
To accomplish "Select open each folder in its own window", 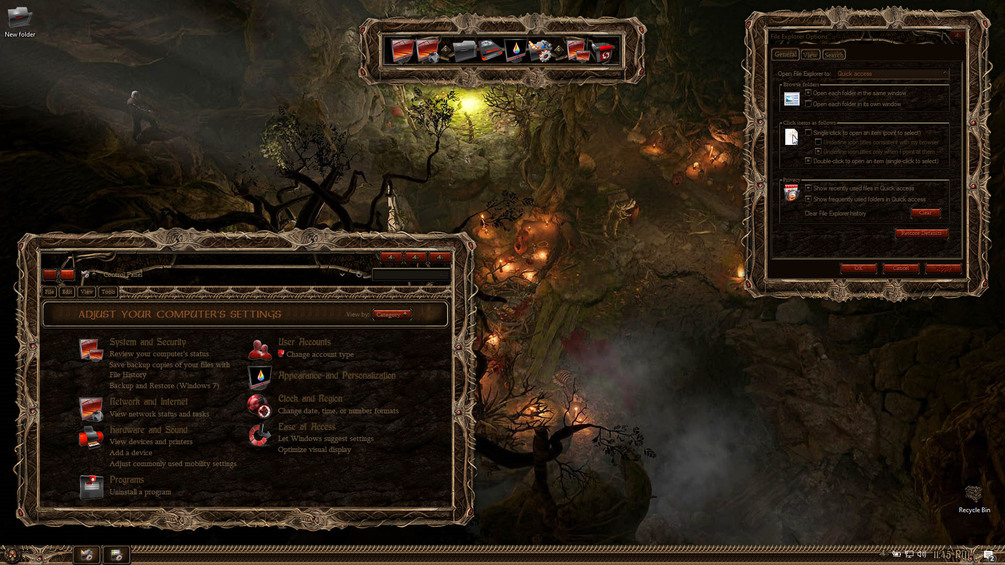I will click(808, 104).
